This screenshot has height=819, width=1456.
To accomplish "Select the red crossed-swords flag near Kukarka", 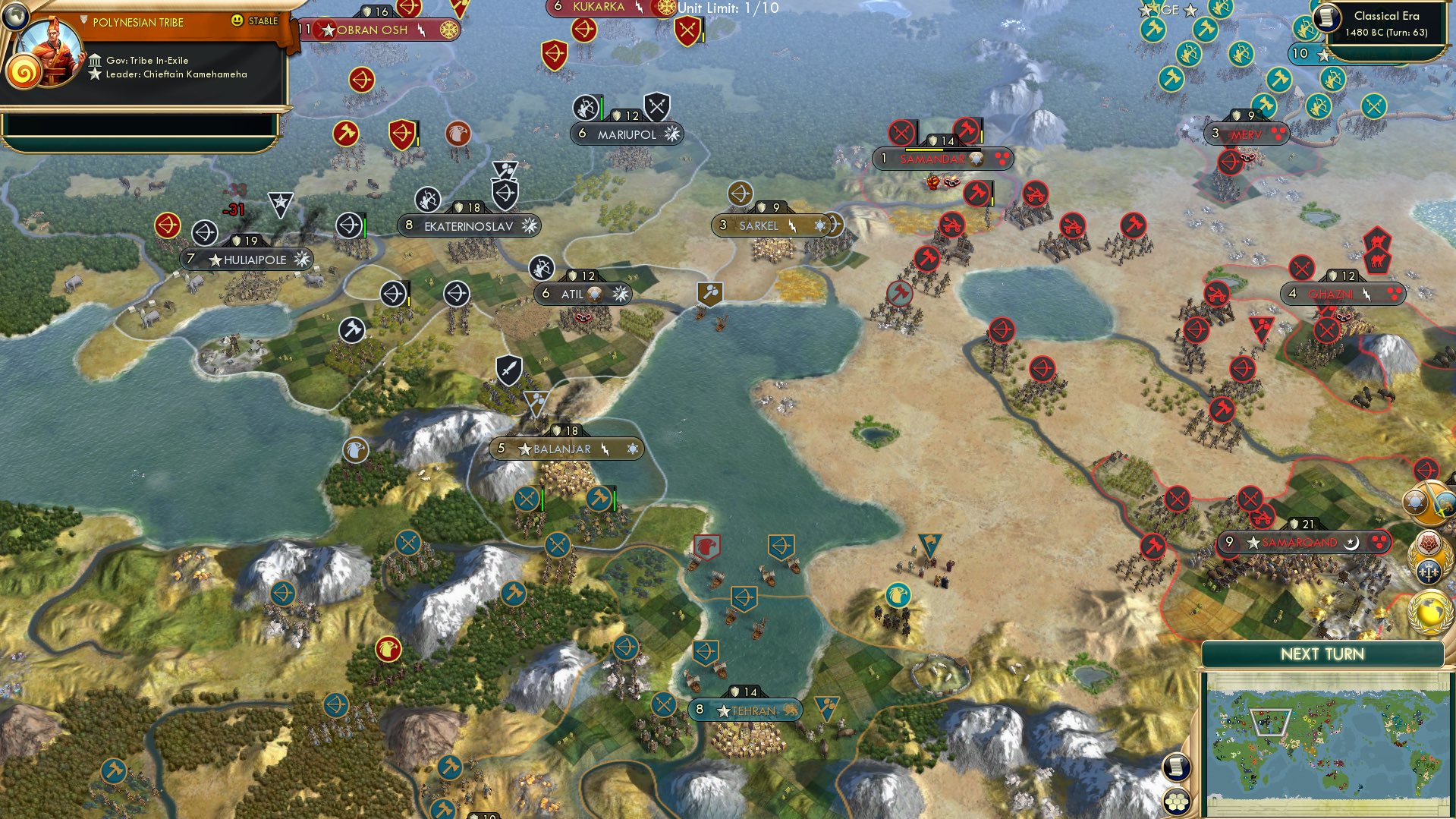I will [x=687, y=33].
